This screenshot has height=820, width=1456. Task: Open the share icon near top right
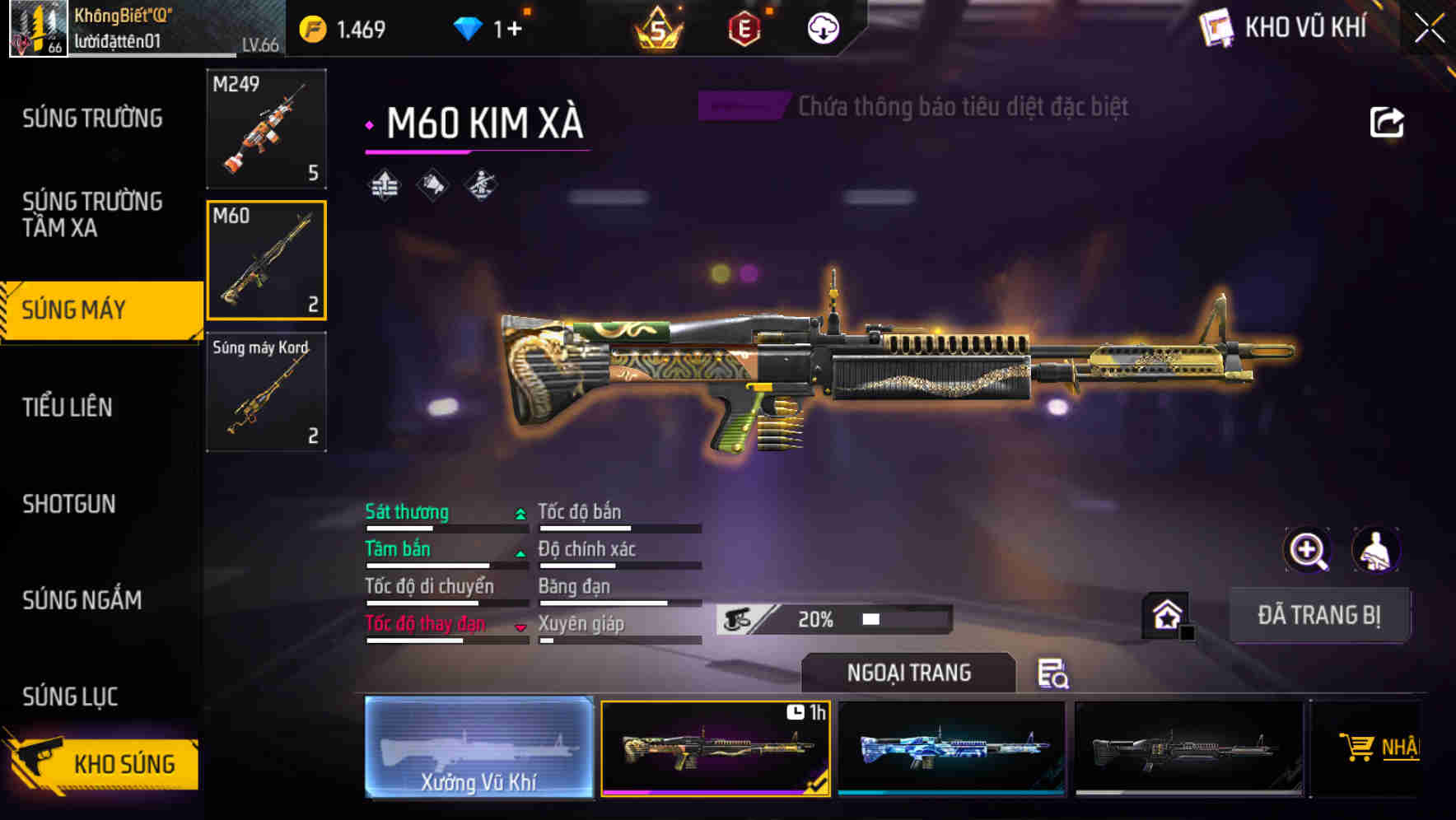pyautogui.click(x=1388, y=122)
